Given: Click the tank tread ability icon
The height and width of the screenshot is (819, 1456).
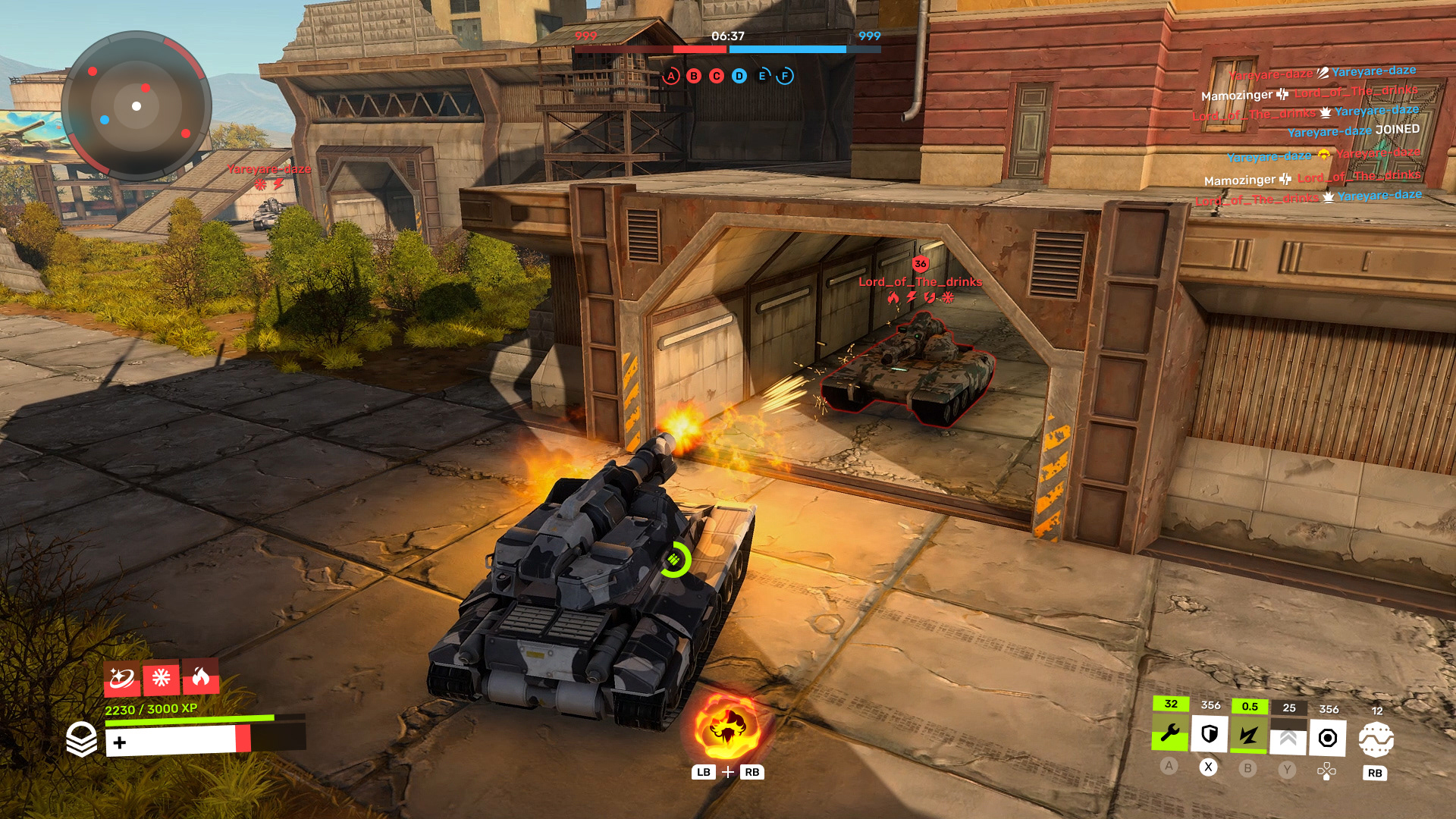Looking at the screenshot, I should [x=1376, y=739].
